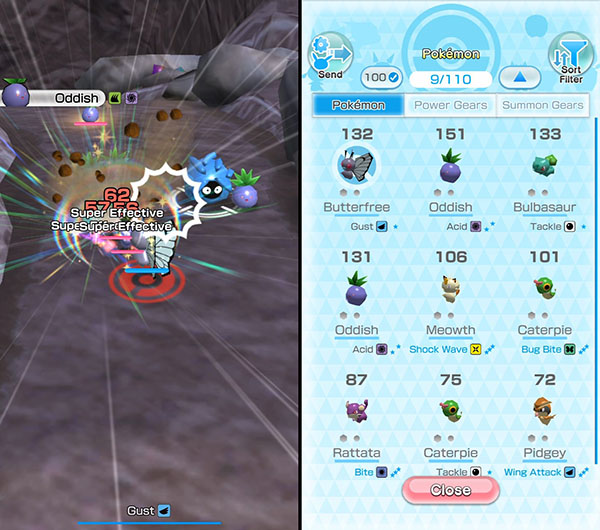The image size is (600, 530).
Task: Select Pidgey with Wing Attack
Action: 545,415
